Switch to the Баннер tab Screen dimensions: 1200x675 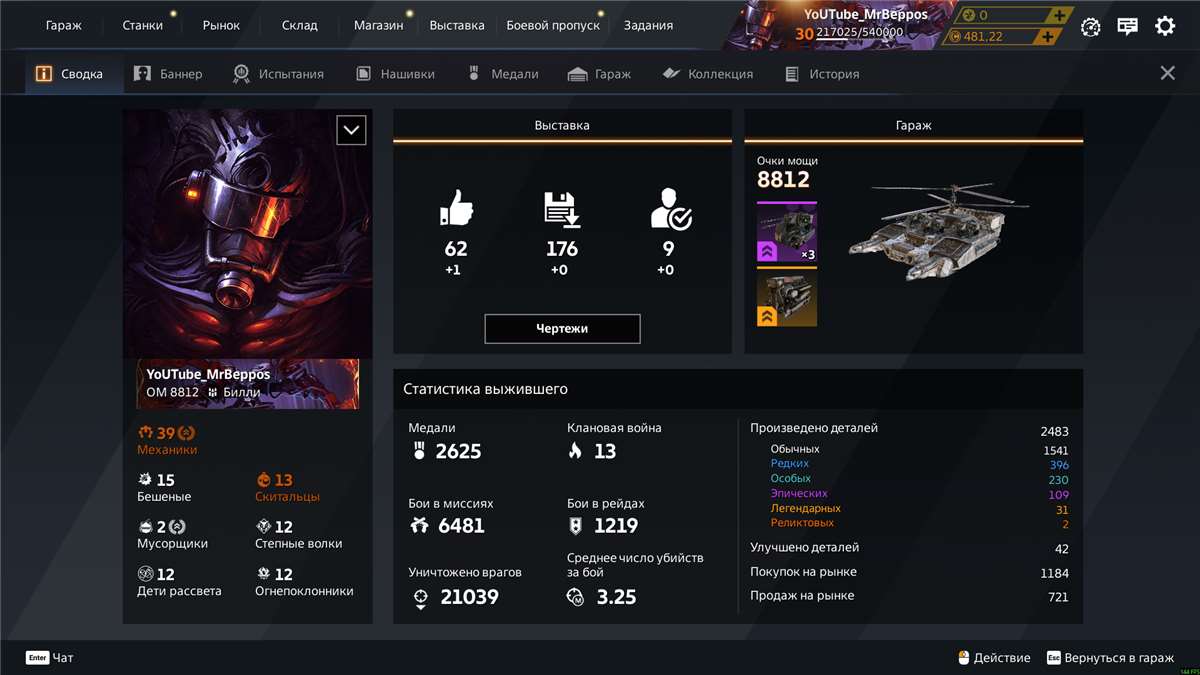168,74
